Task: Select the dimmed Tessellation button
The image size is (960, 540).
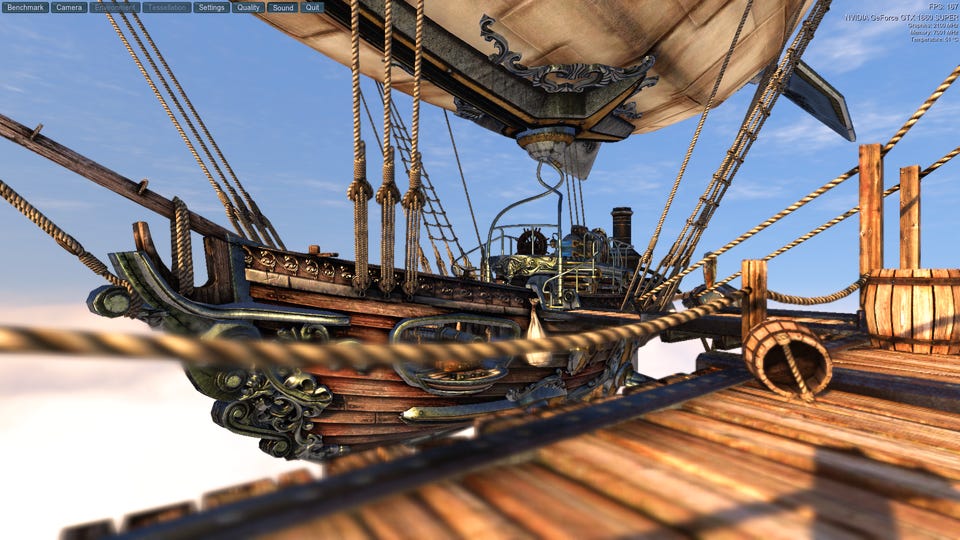Action: [167, 7]
